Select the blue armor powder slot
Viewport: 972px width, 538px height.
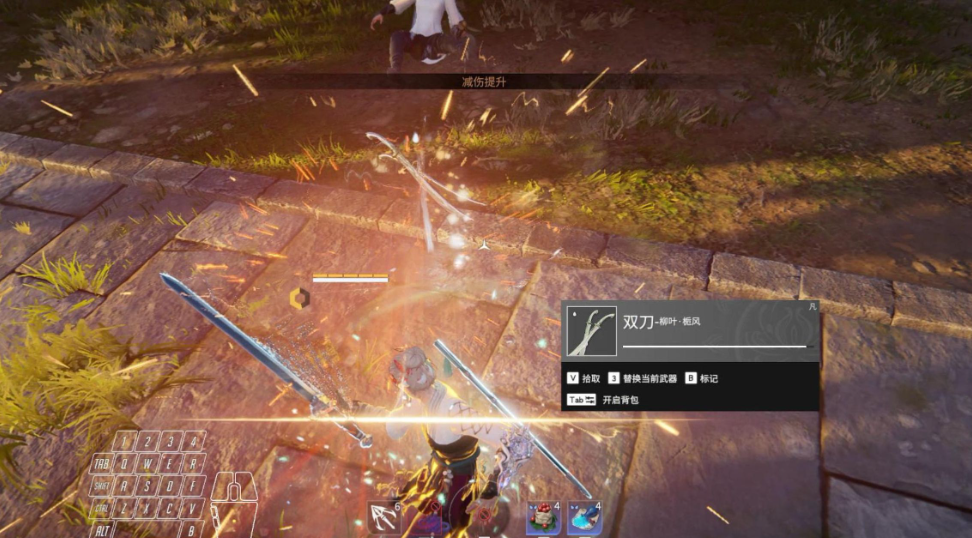[x=585, y=517]
